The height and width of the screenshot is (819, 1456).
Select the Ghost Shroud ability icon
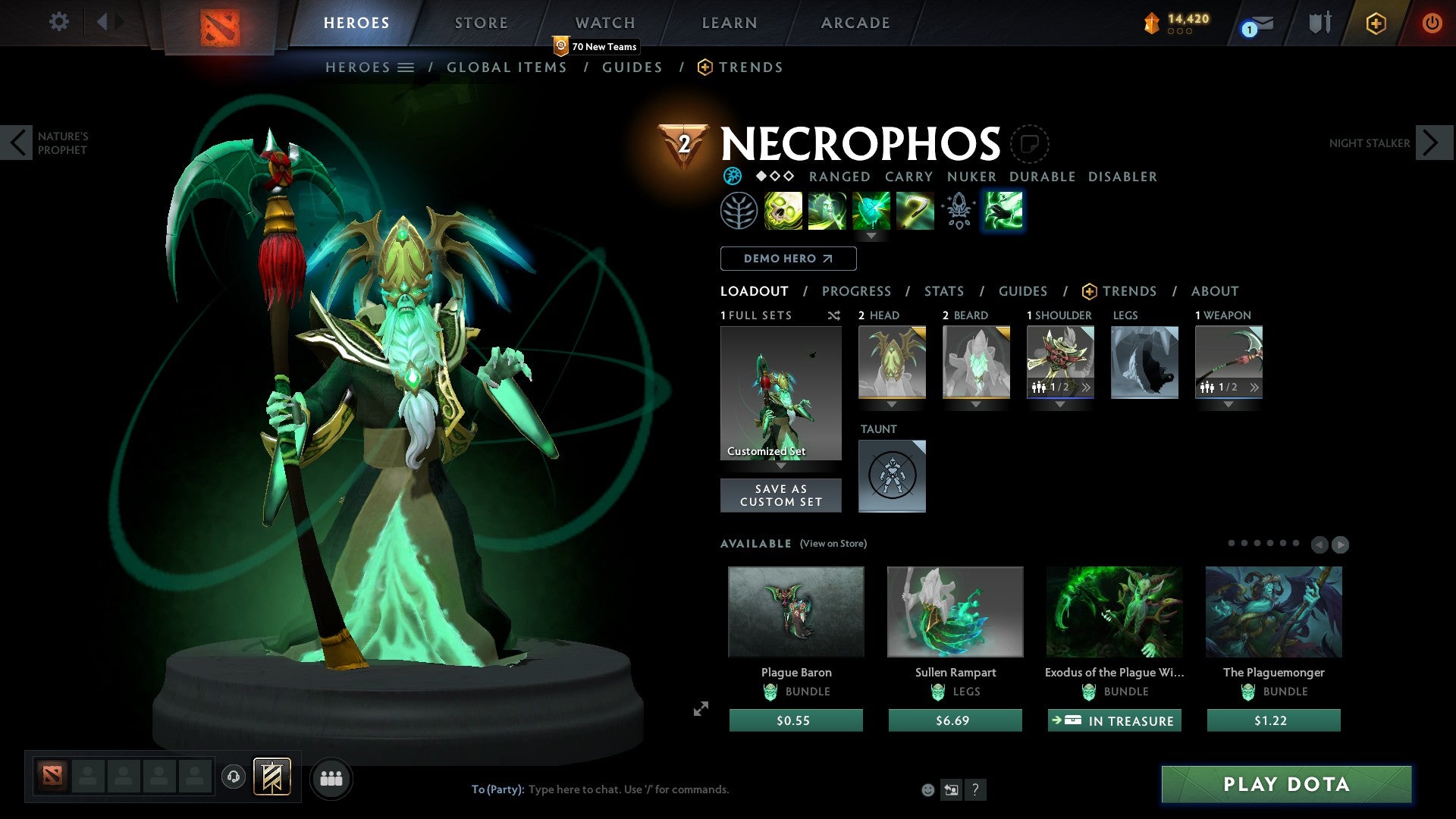(827, 211)
